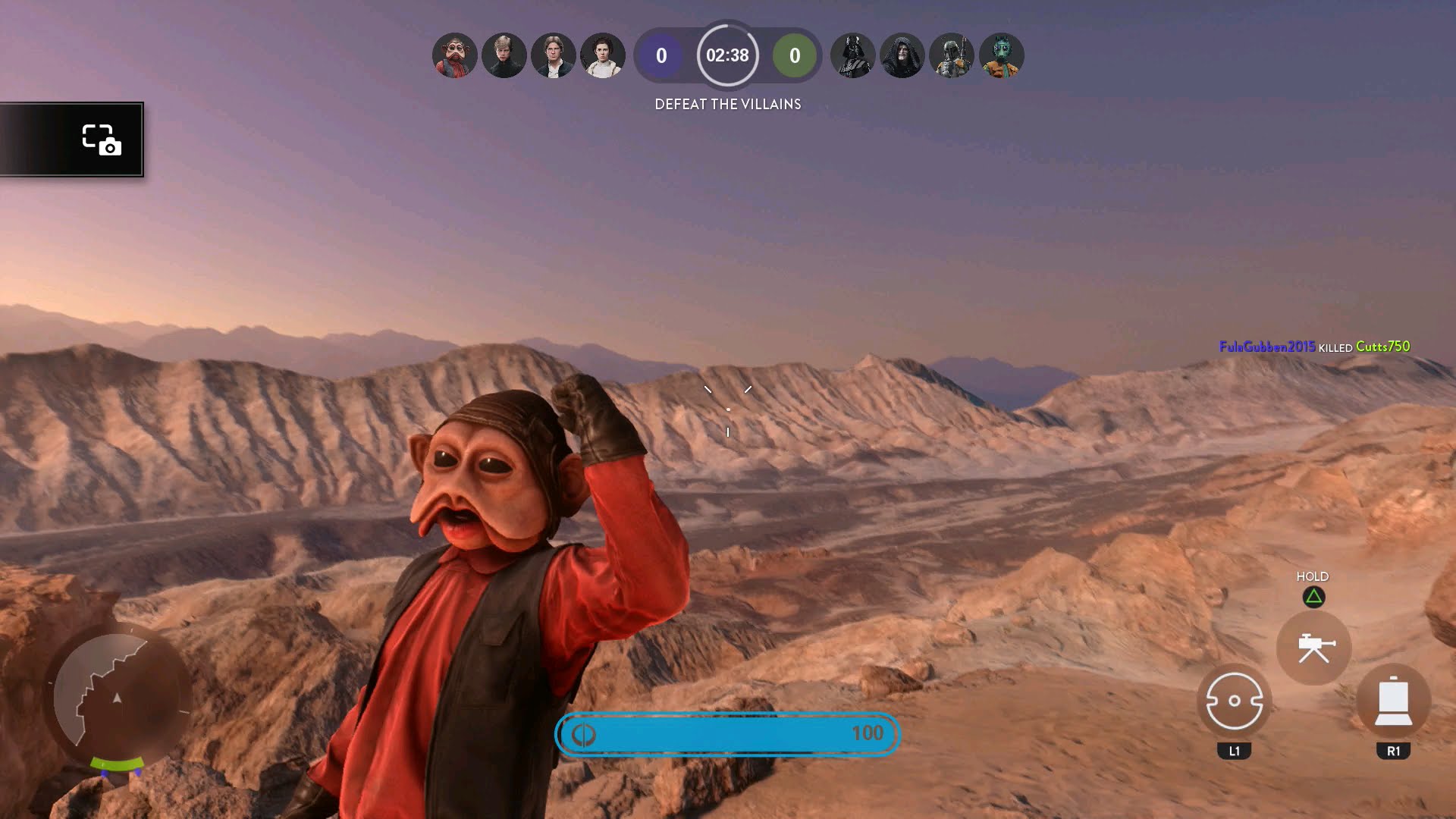The image size is (1456, 819).
Task: Select Princess Leia's portrait
Action: pos(603,55)
